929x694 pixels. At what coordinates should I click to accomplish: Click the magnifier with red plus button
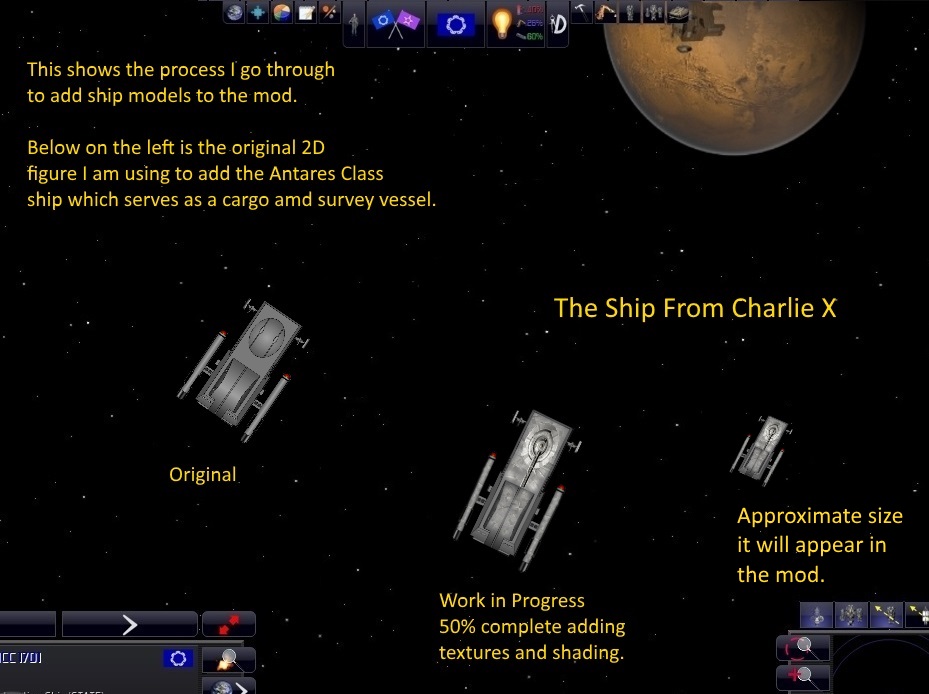tap(801, 677)
